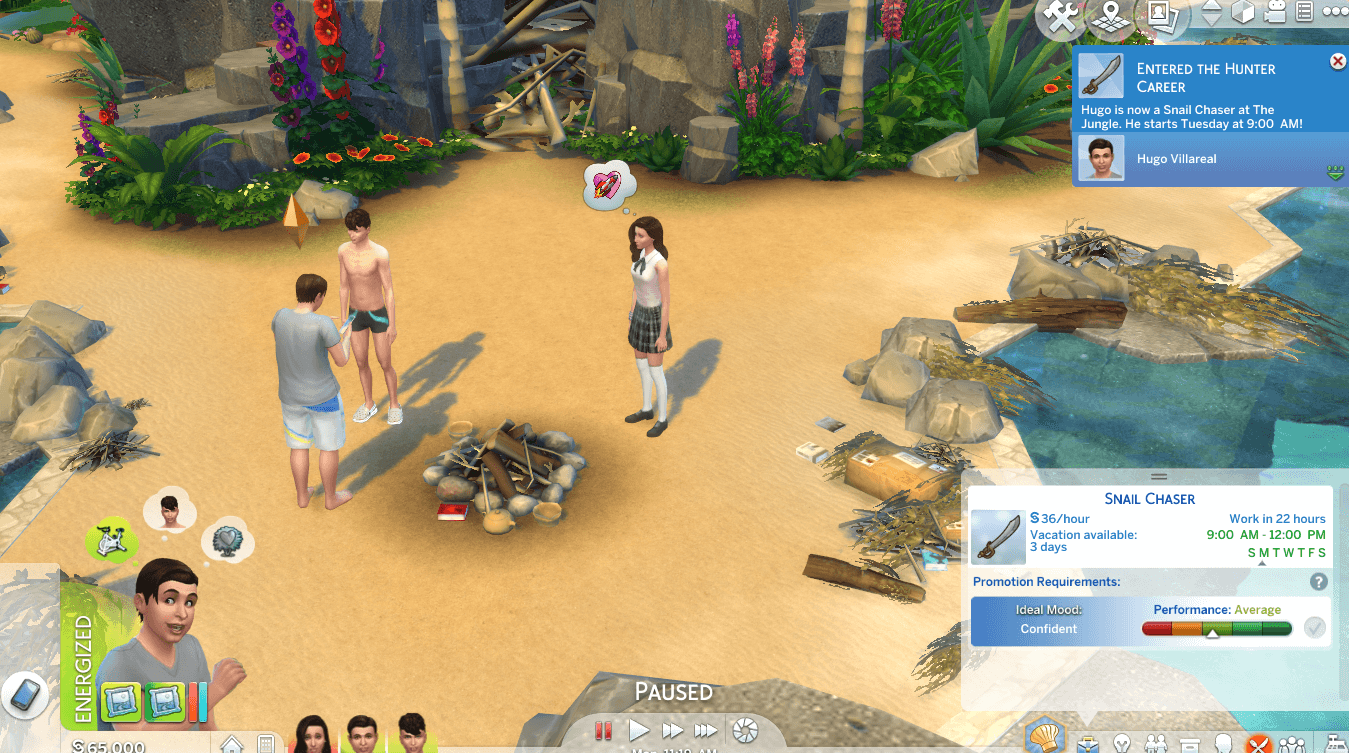Select the long-haired female Sim portrait
The image size is (1349, 753).
(x=313, y=736)
